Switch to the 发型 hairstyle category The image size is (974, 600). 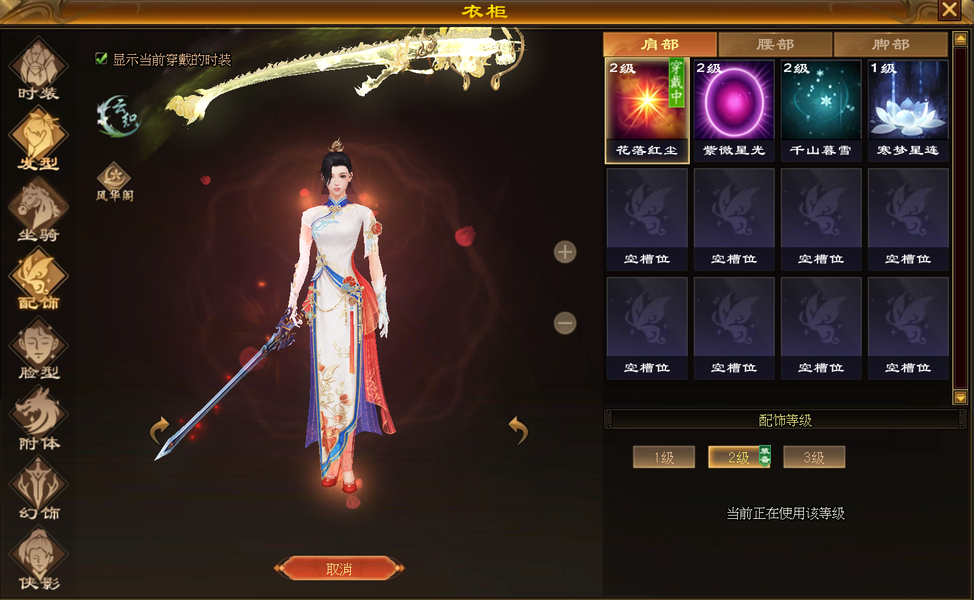coord(39,138)
